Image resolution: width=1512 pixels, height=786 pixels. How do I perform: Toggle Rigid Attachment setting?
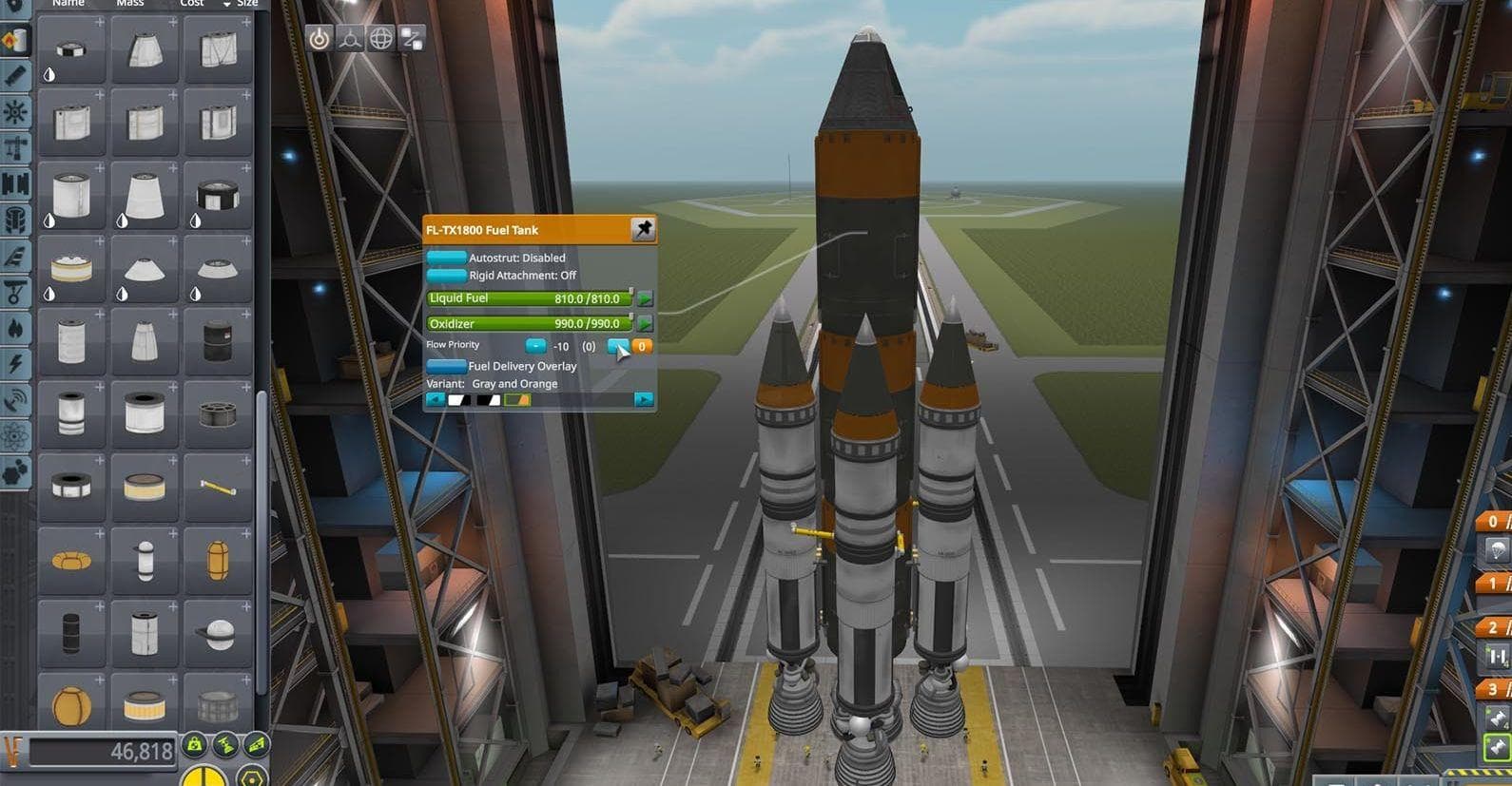[446, 276]
